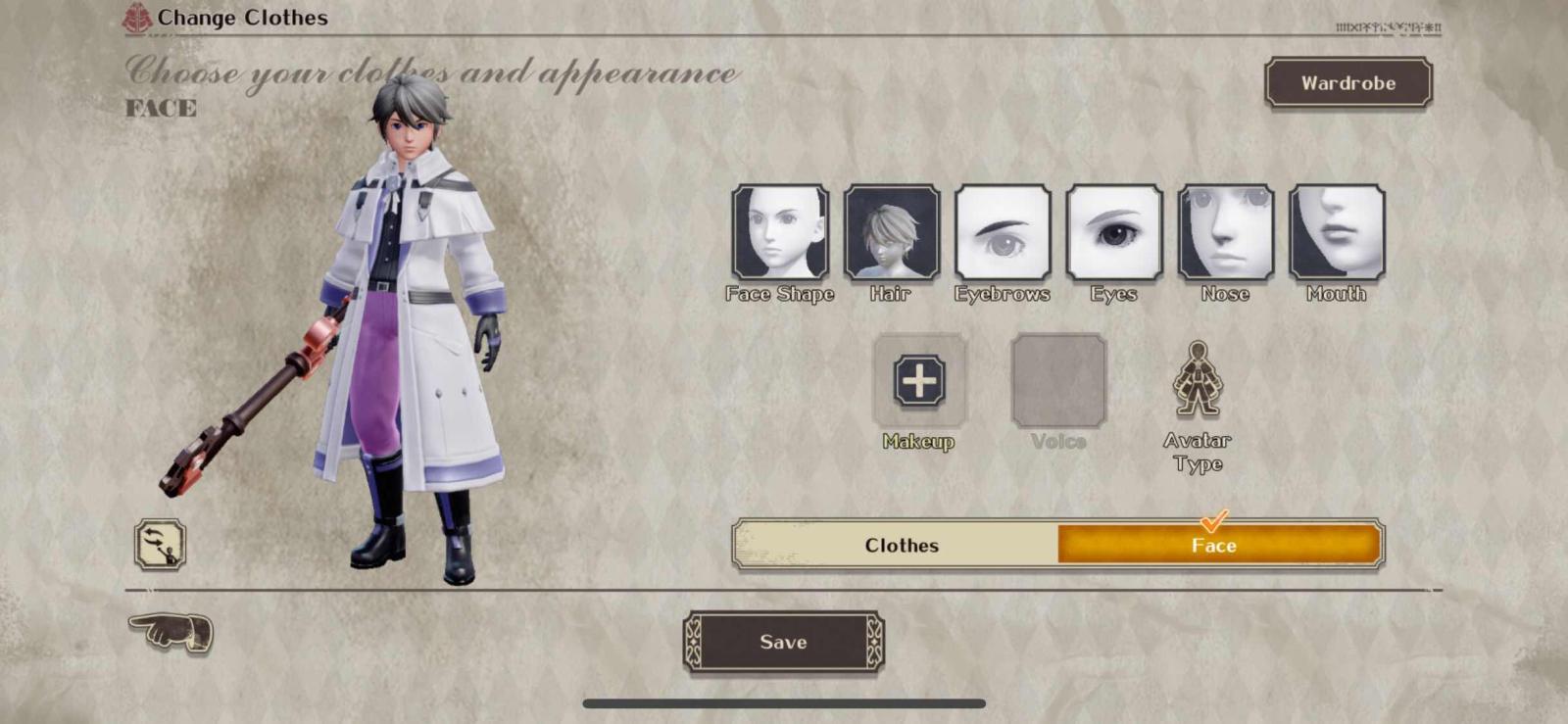Screen dimensions: 1568x724
Task: Switch to the Clothes tab
Action: [x=900, y=546]
